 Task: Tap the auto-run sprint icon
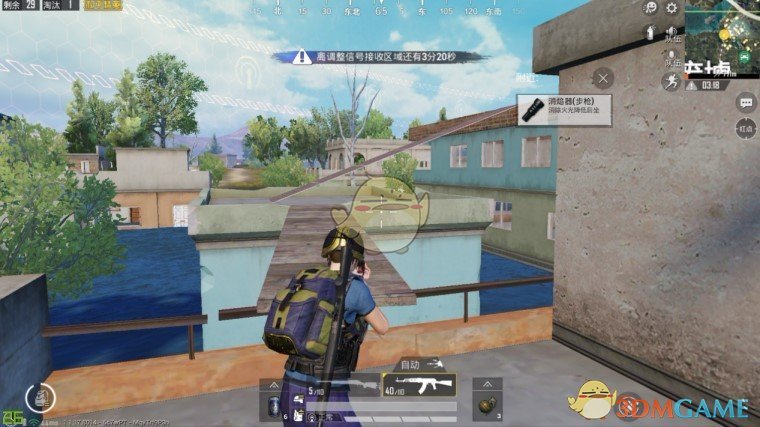(x=674, y=80)
